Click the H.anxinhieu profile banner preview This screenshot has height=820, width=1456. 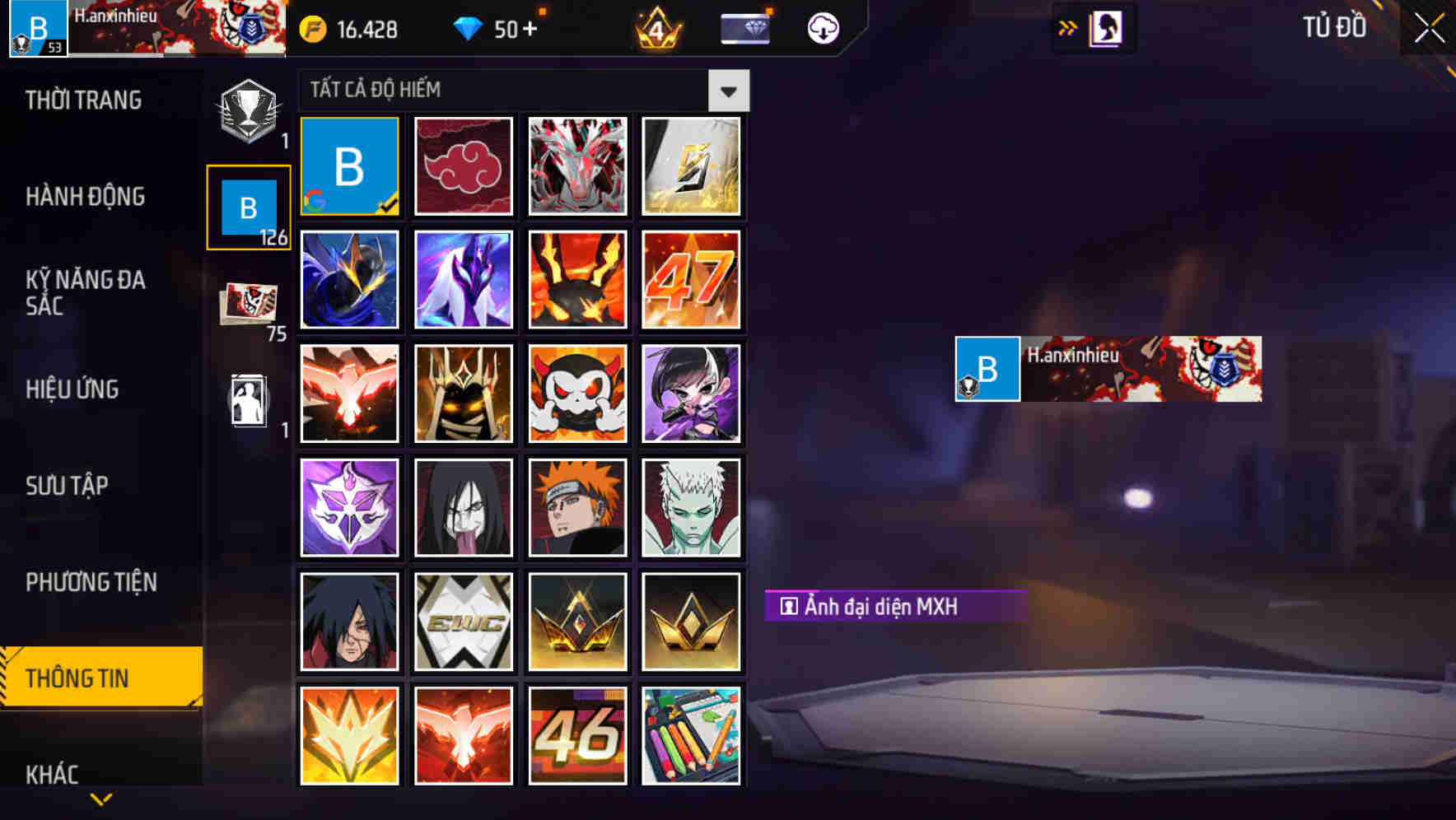1108,369
